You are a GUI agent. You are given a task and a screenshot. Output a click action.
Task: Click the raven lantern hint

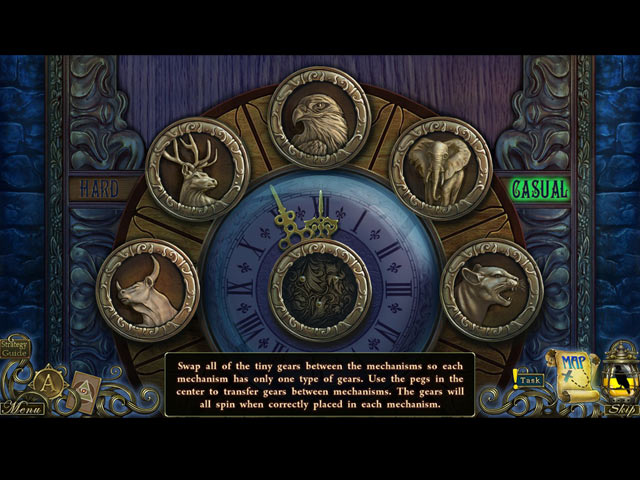620,372
